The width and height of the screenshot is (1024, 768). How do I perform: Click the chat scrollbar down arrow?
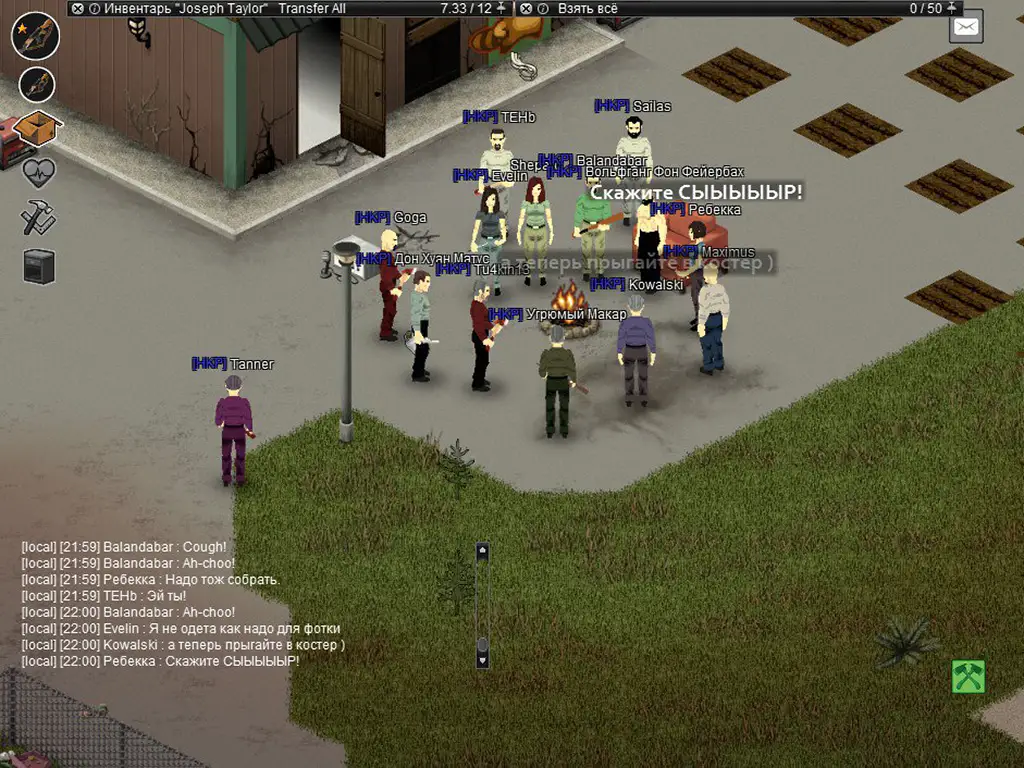tap(482, 660)
